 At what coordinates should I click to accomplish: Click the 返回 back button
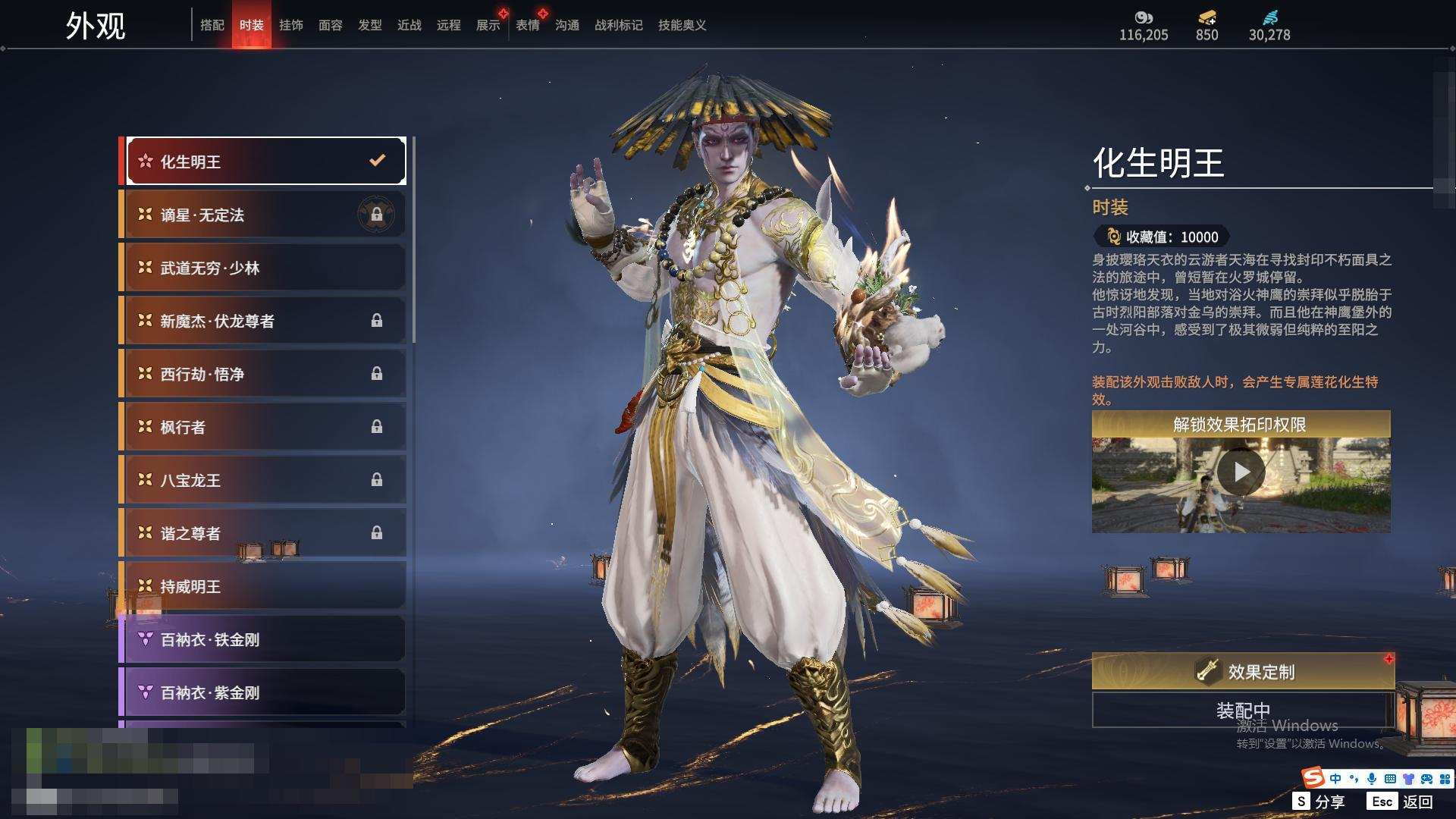coord(1401,801)
